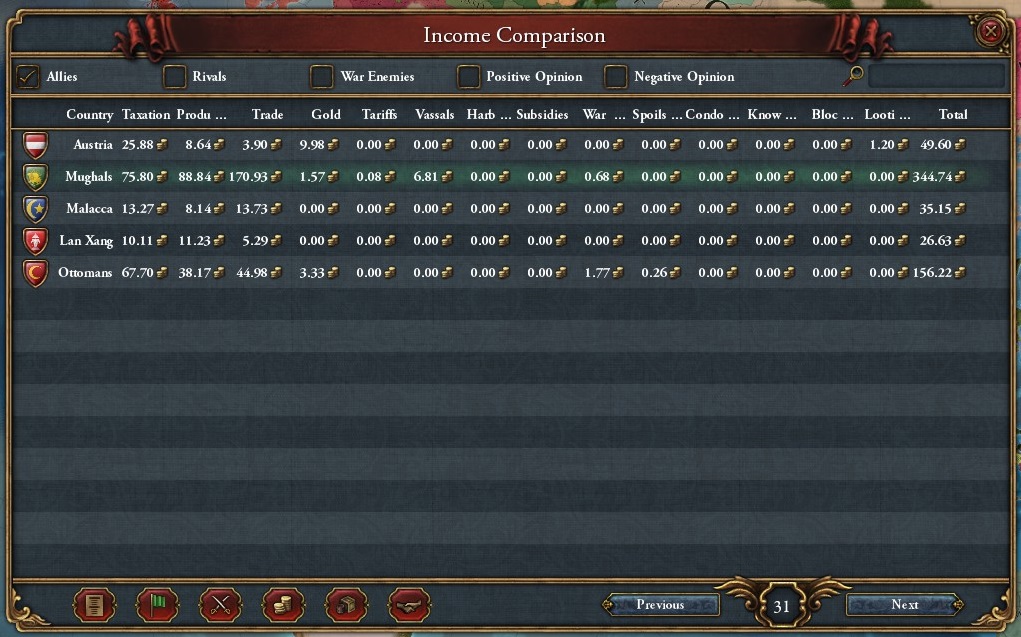The height and width of the screenshot is (637, 1021).
Task: Advance to the Next ledger page
Action: point(904,605)
